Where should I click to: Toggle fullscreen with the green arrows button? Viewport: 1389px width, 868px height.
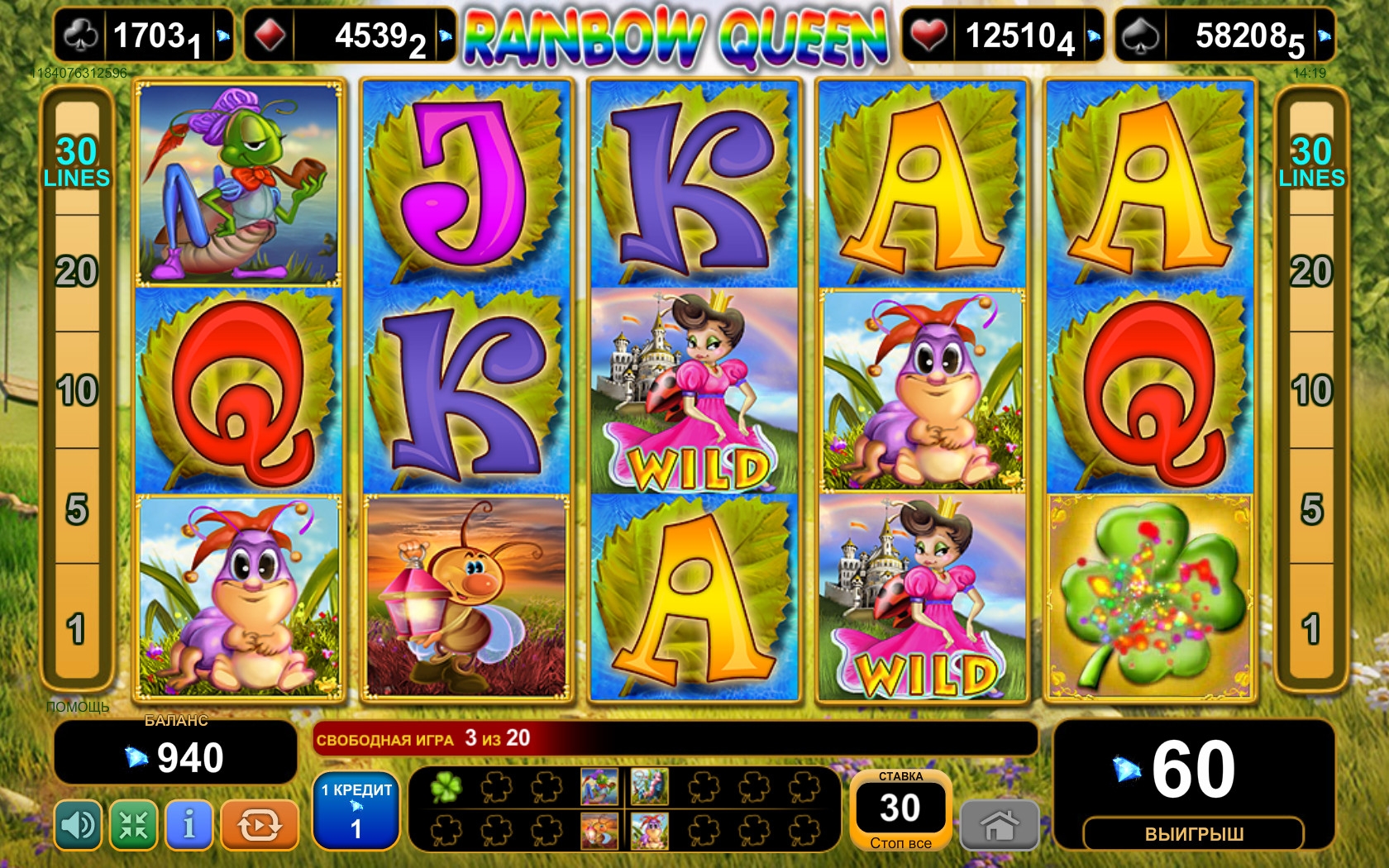[x=134, y=825]
